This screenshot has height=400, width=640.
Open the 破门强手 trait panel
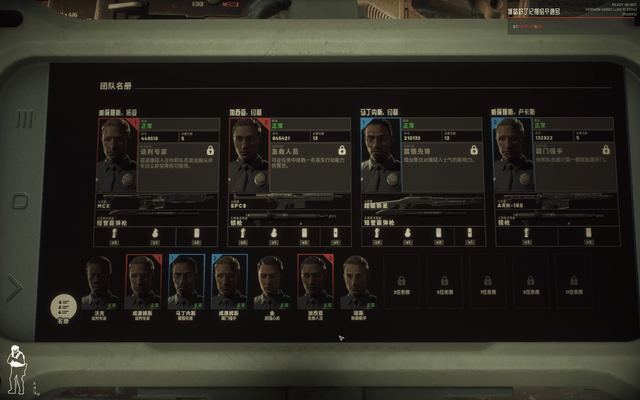573,154
